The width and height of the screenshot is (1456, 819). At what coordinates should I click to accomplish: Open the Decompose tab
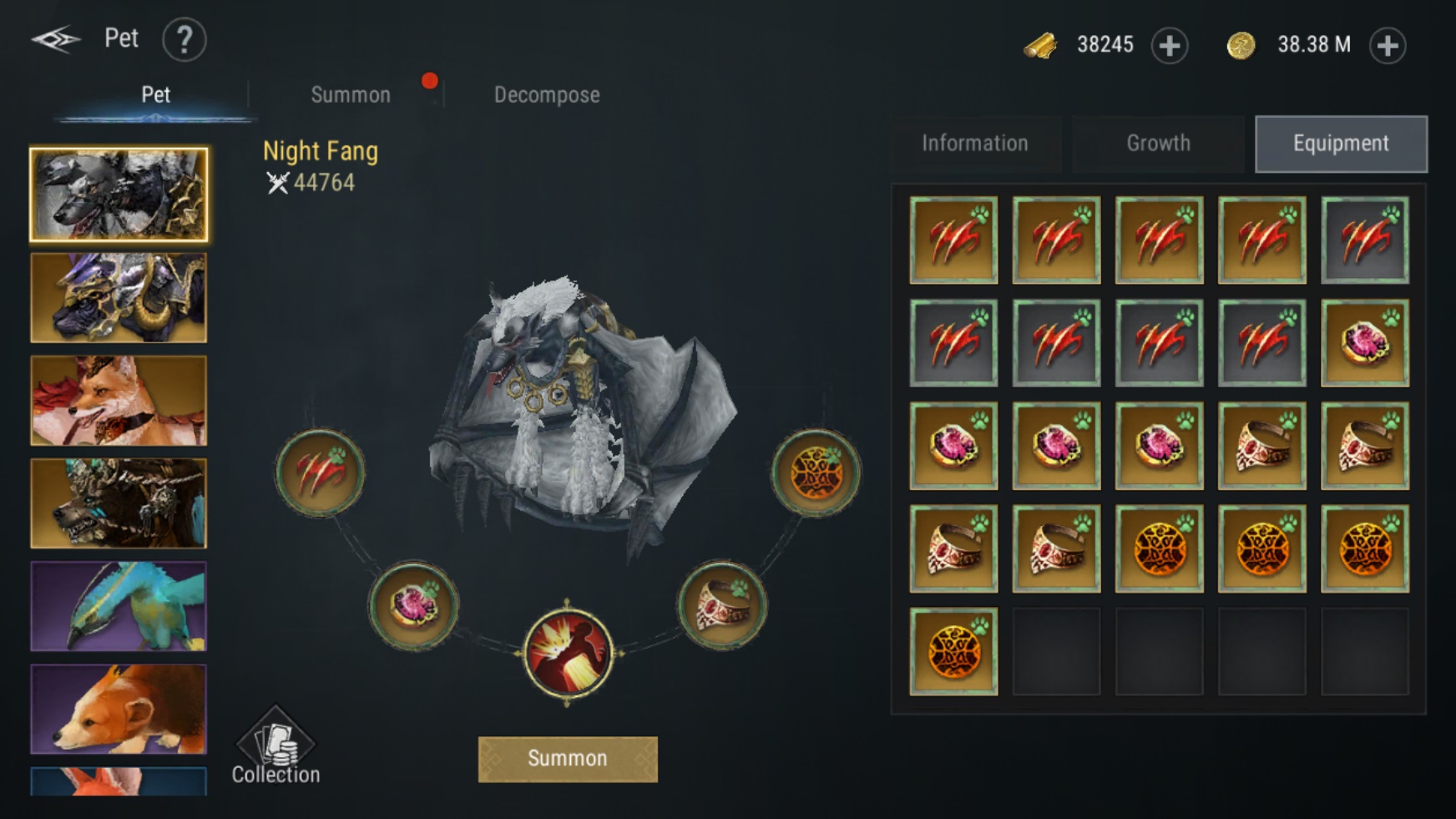tap(547, 95)
